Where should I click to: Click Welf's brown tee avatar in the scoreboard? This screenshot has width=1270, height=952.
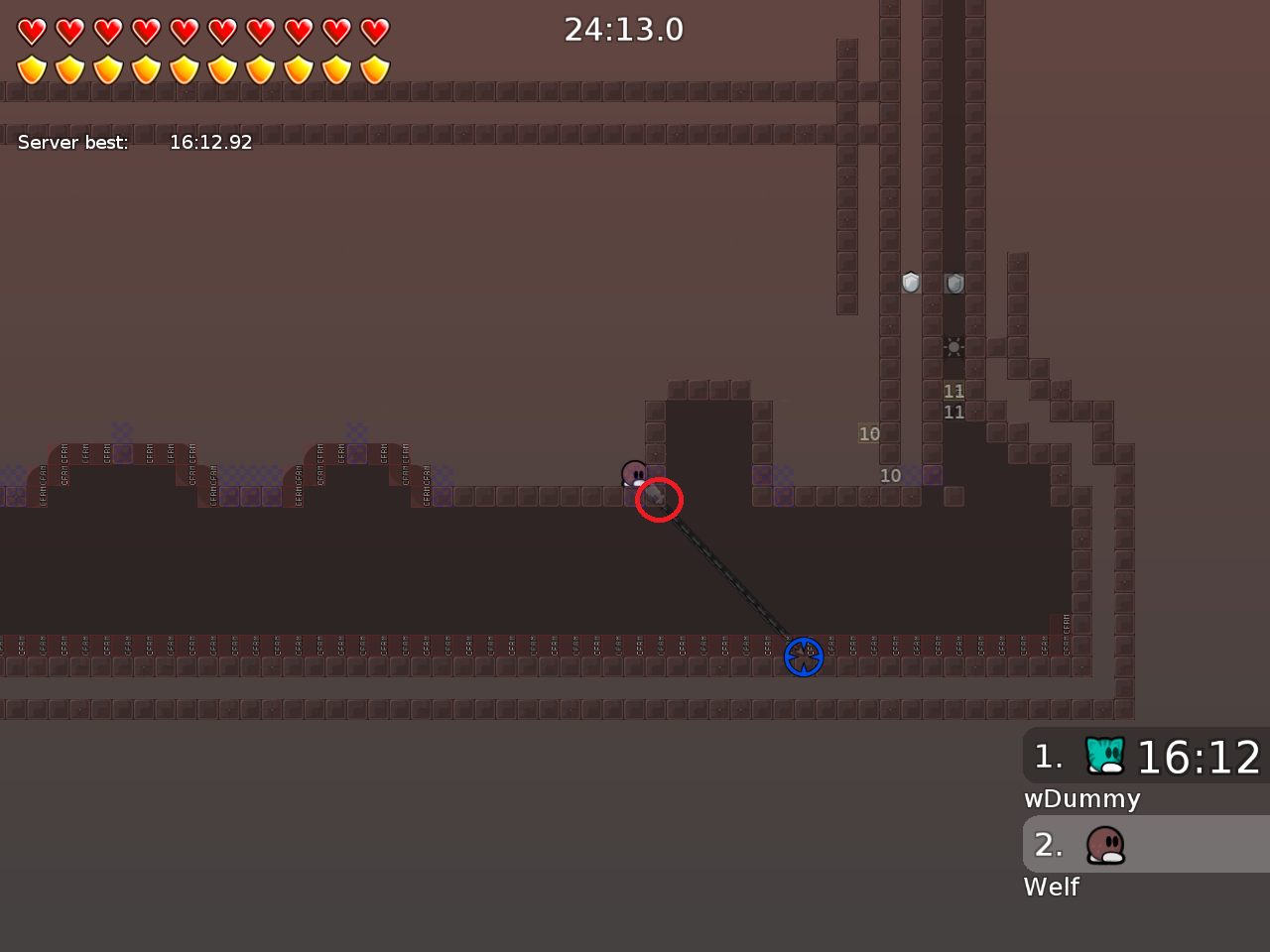coord(1104,844)
